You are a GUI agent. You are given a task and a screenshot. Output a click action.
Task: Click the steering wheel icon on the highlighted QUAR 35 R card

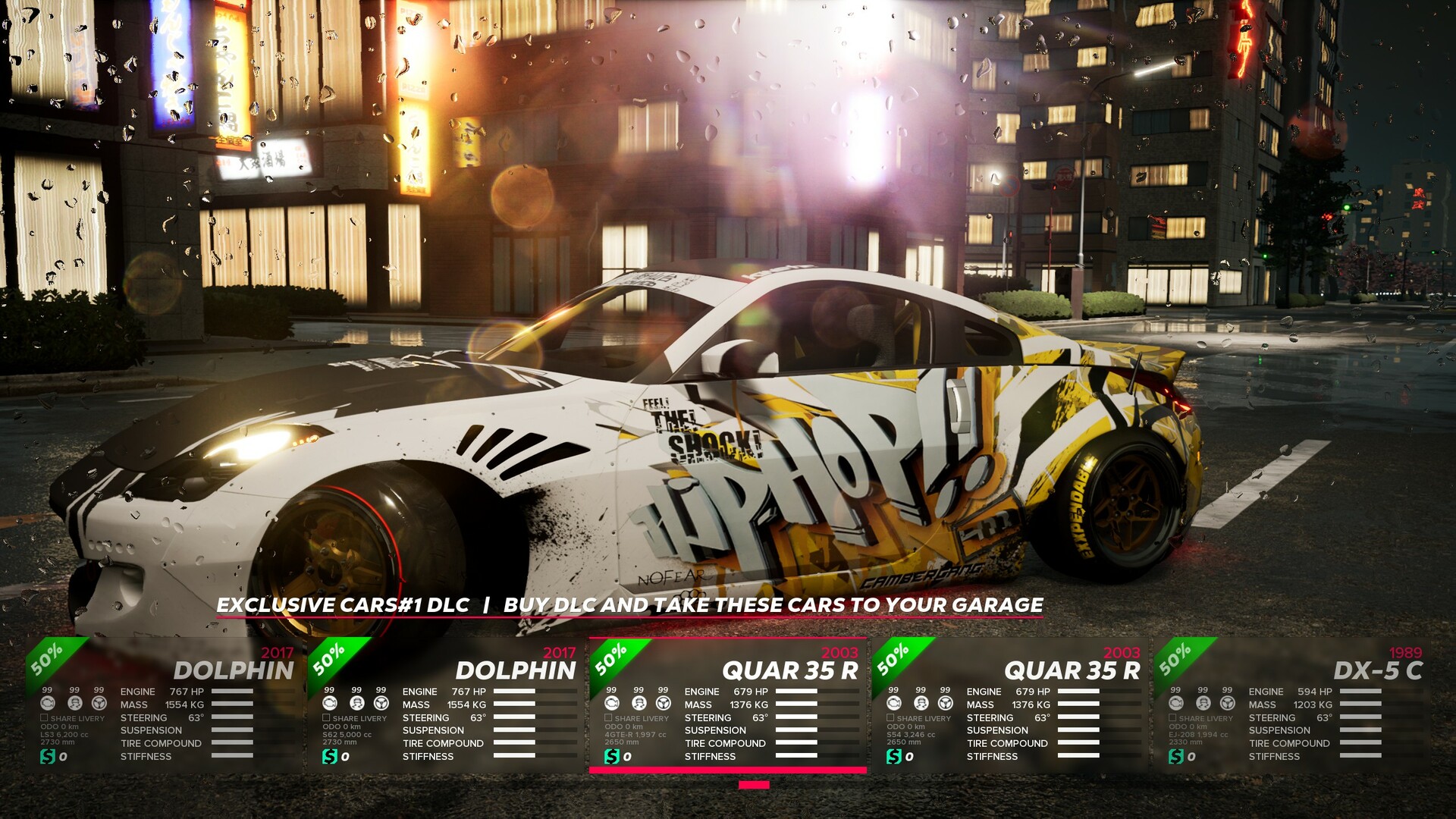tap(664, 704)
